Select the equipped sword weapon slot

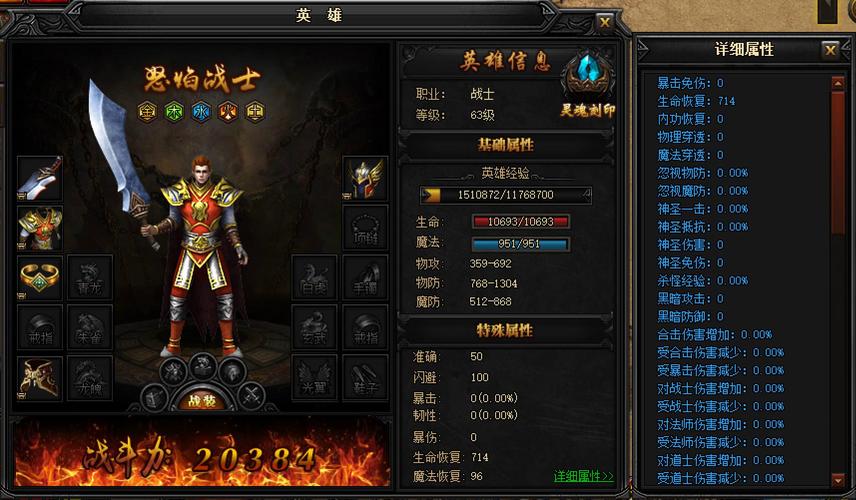(40, 179)
